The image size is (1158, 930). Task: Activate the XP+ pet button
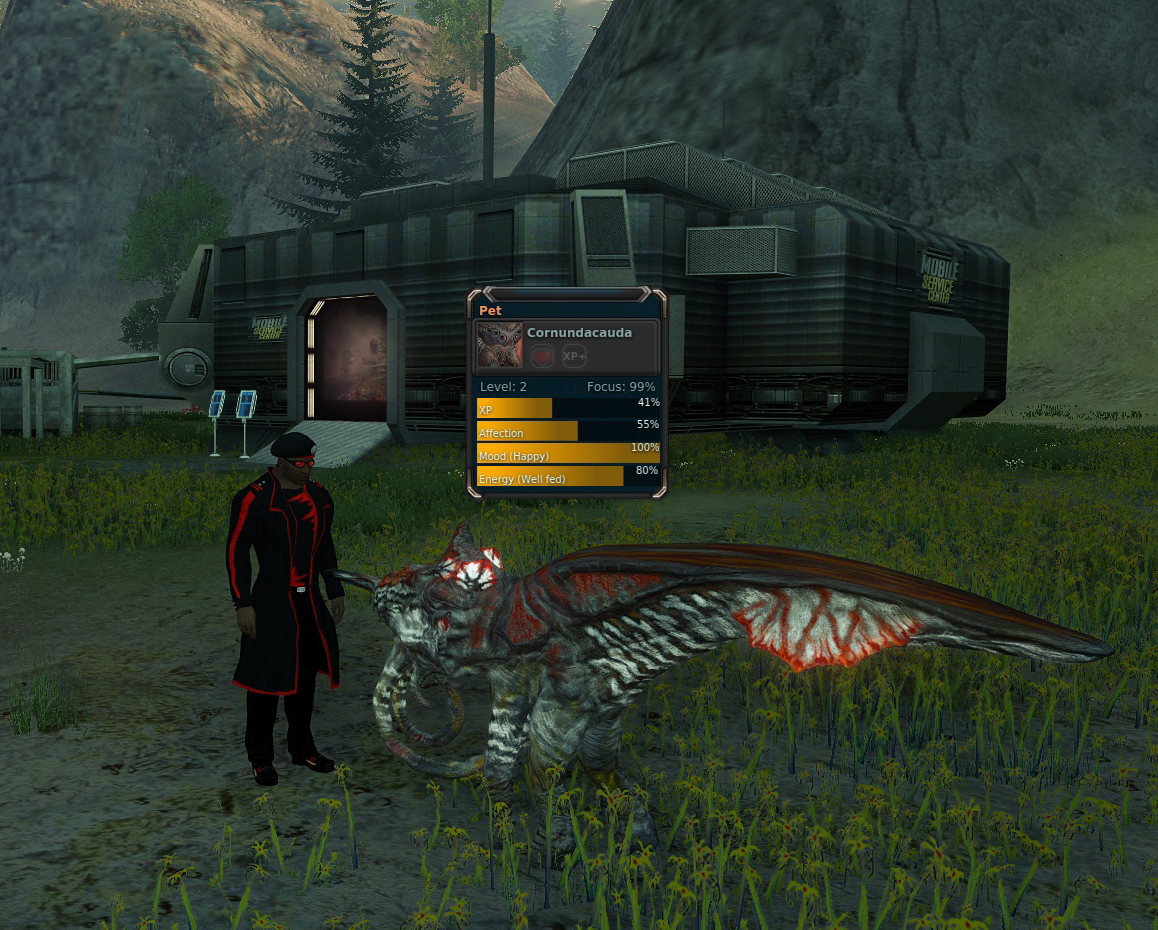[573, 356]
